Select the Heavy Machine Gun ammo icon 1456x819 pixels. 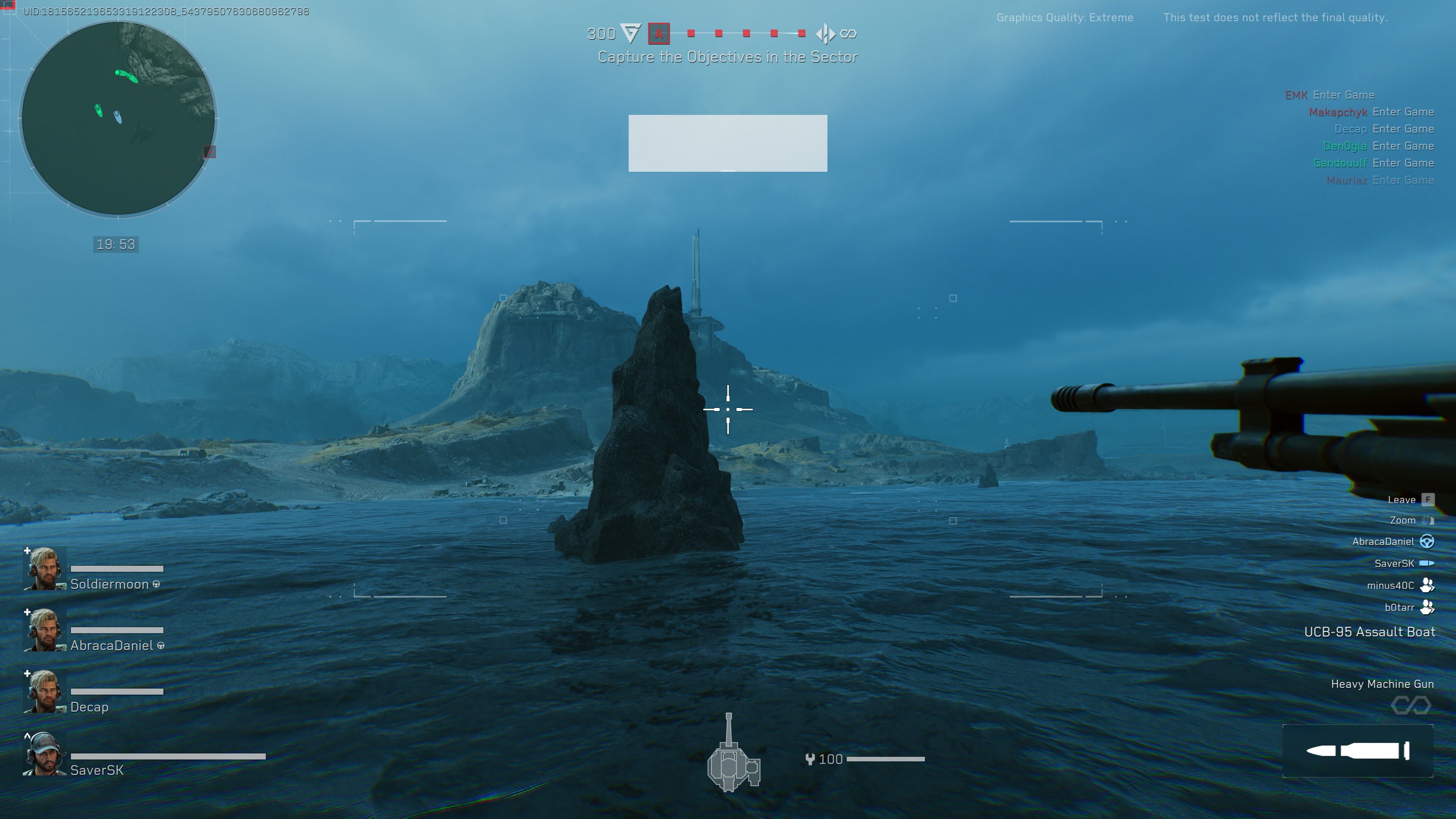tap(1358, 751)
